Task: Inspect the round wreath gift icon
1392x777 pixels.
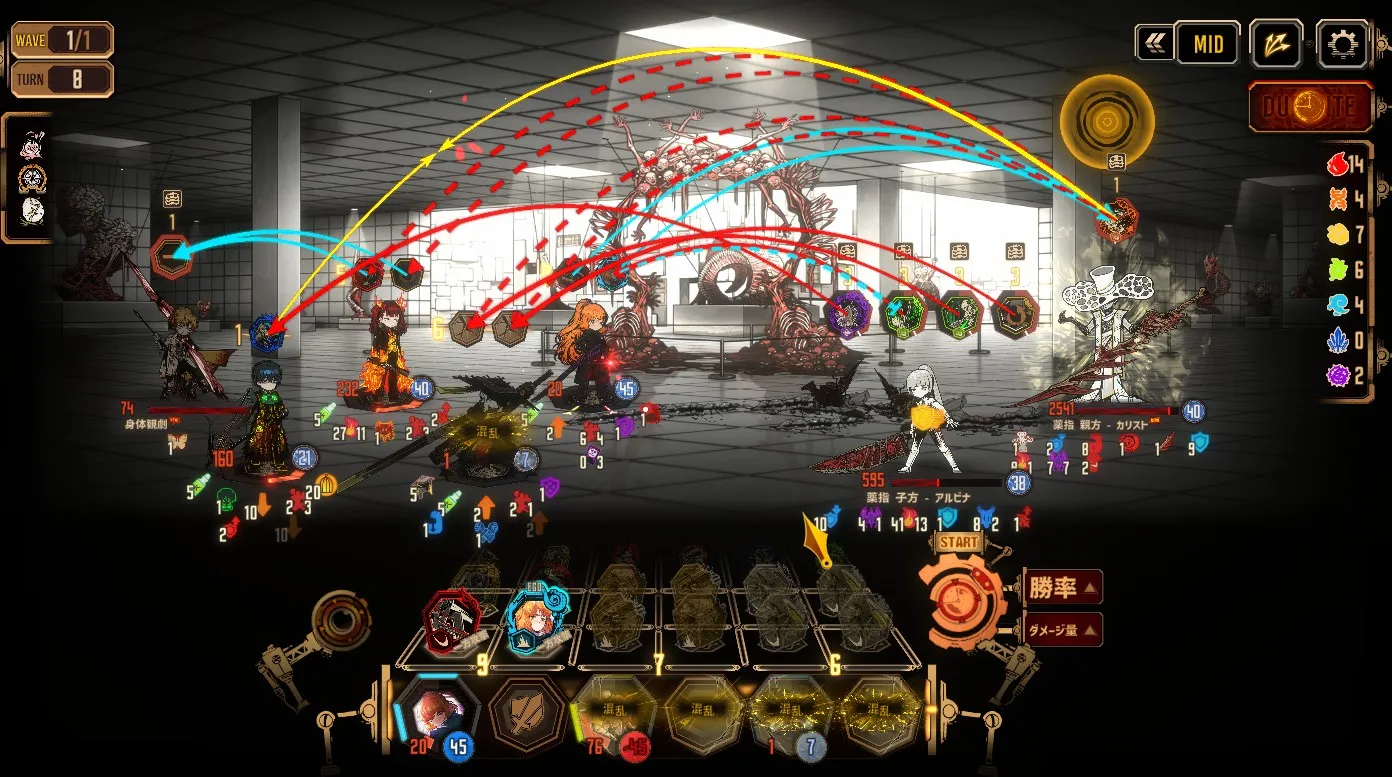Action: 31,179
